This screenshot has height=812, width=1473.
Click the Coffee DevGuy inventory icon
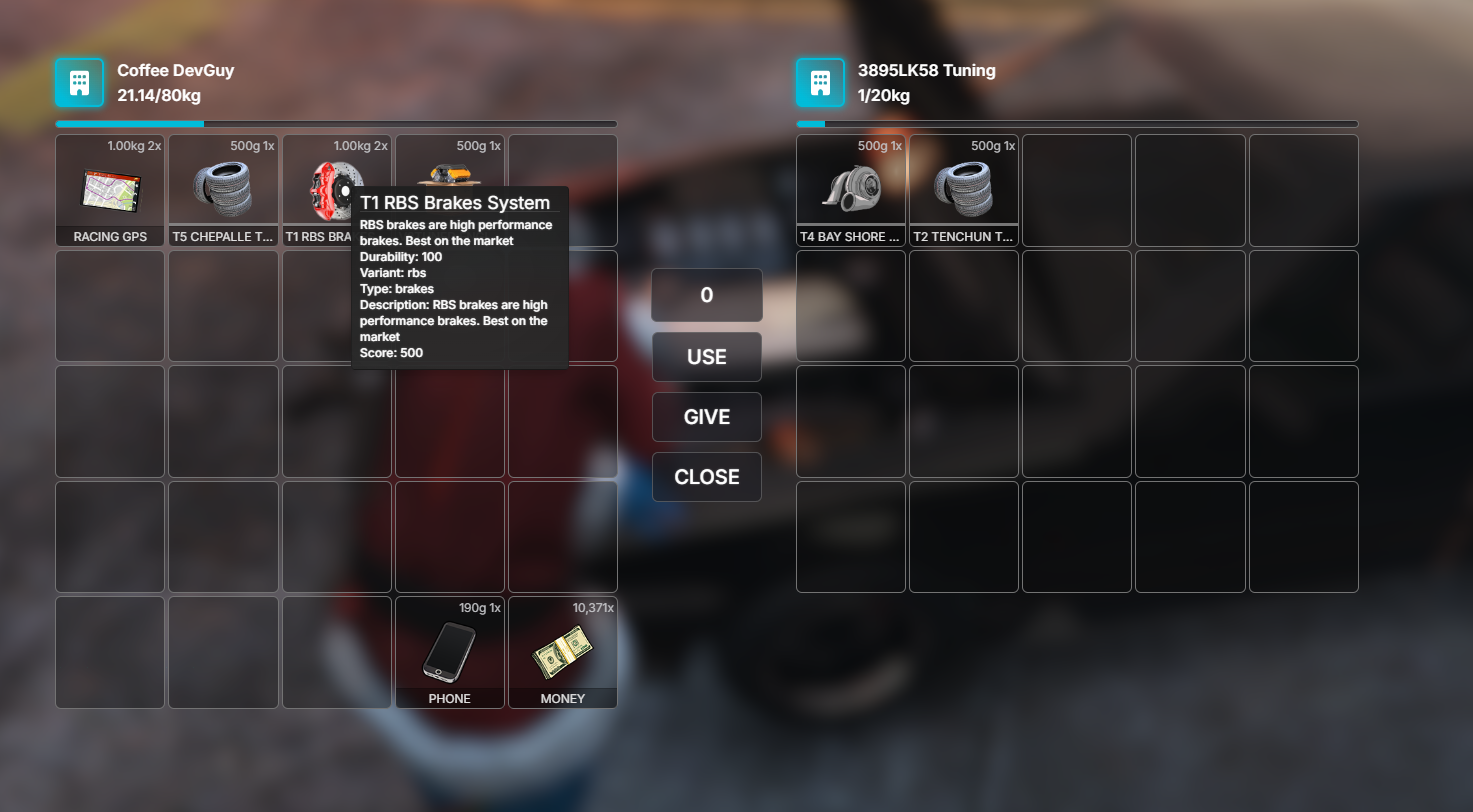pos(80,82)
